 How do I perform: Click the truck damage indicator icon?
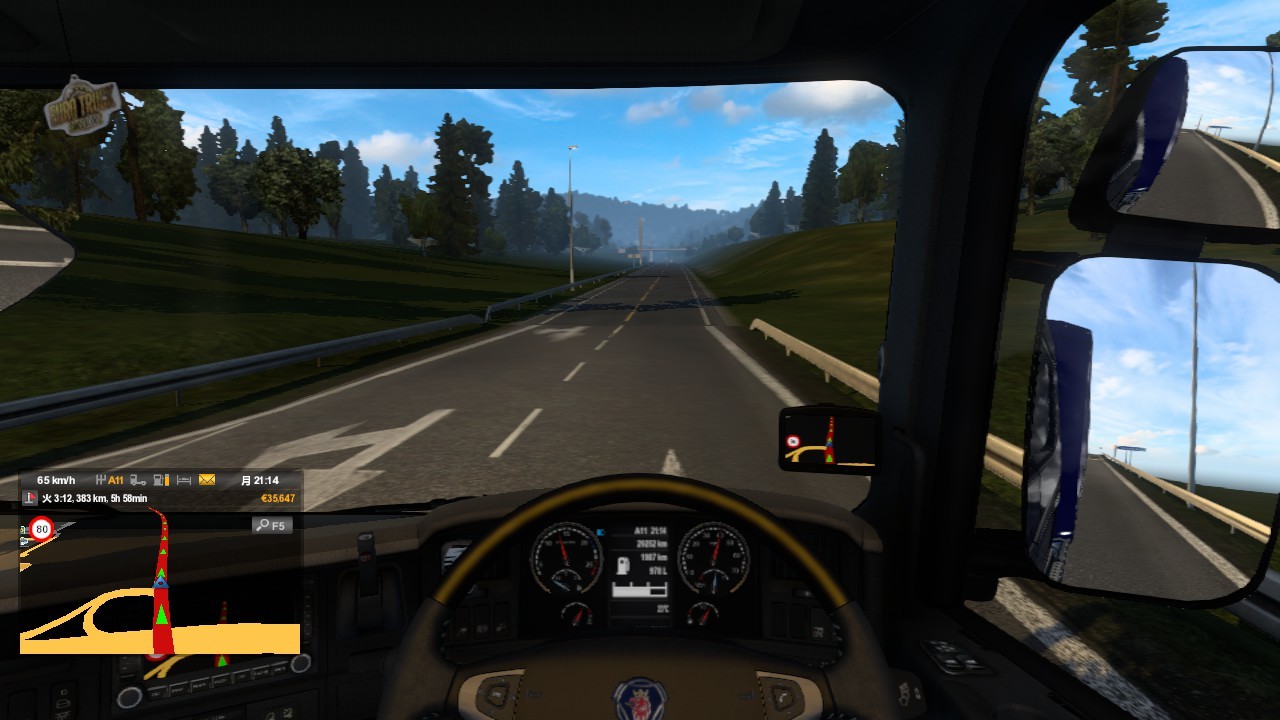pyautogui.click(x=138, y=480)
